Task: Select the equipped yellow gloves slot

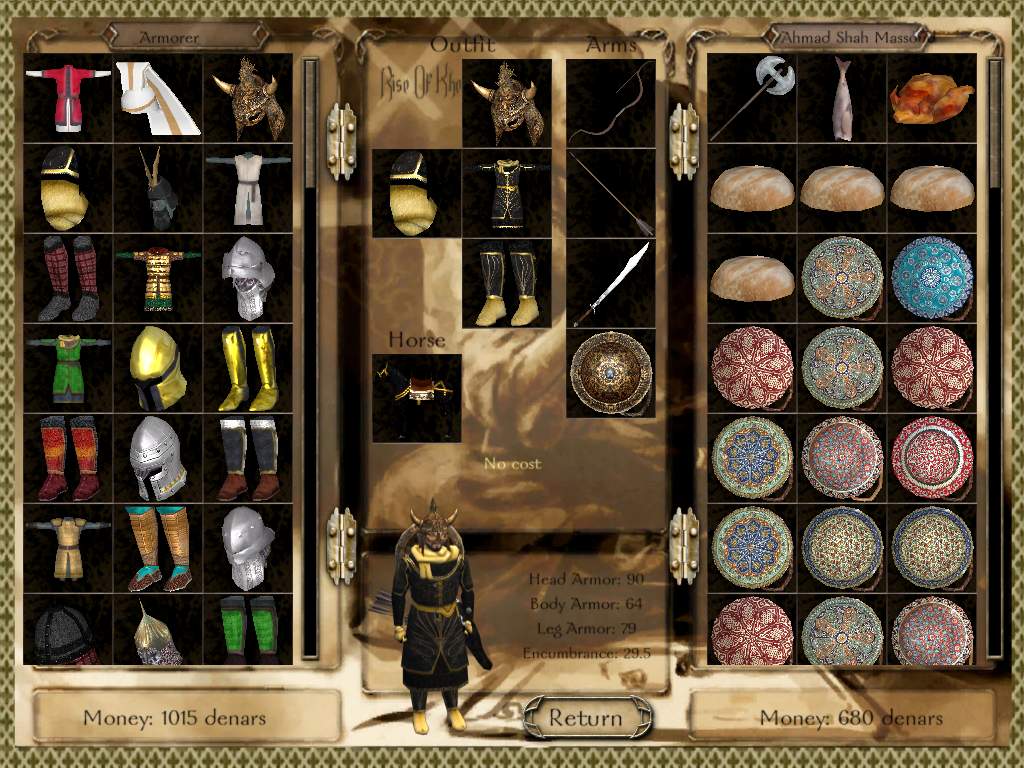Action: point(417,194)
